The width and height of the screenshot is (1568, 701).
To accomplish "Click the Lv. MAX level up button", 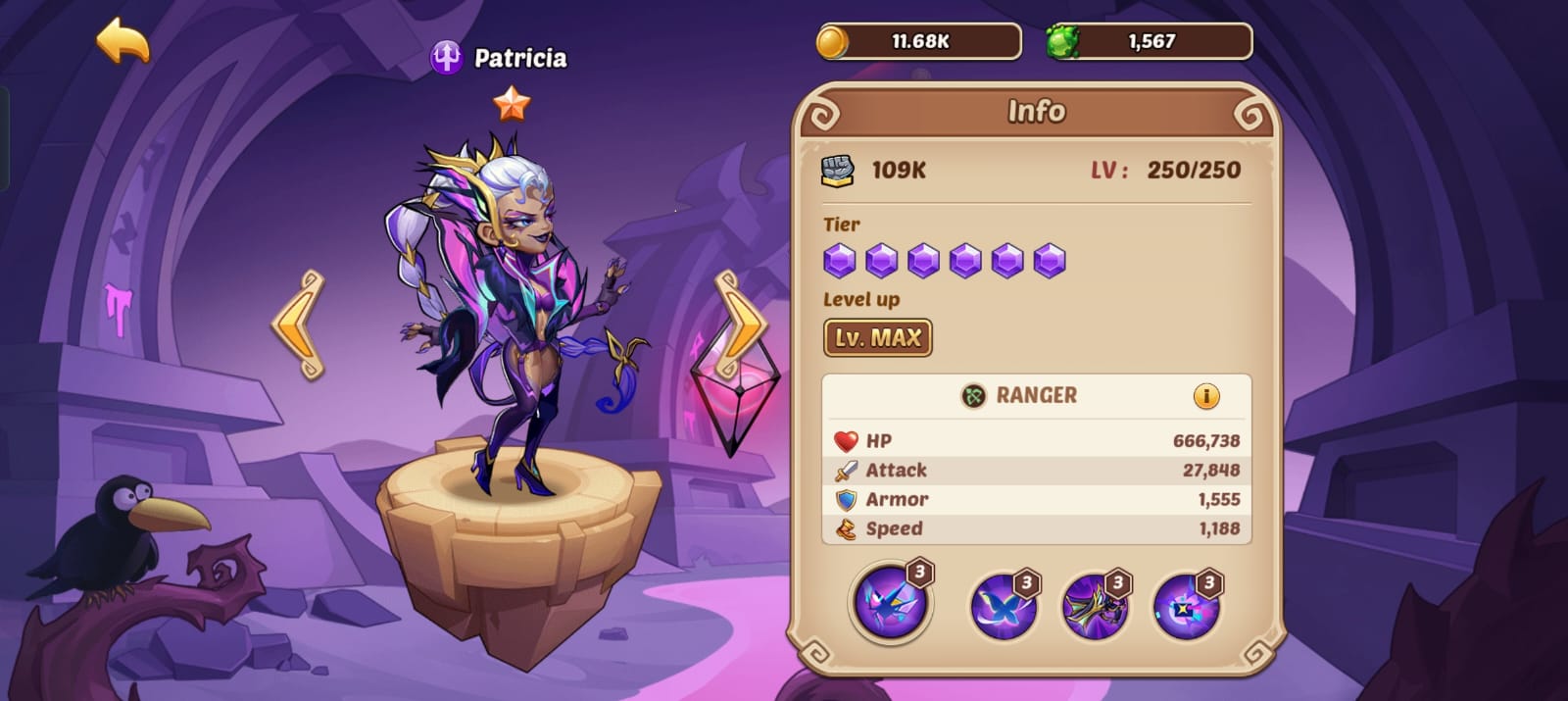I will (877, 338).
